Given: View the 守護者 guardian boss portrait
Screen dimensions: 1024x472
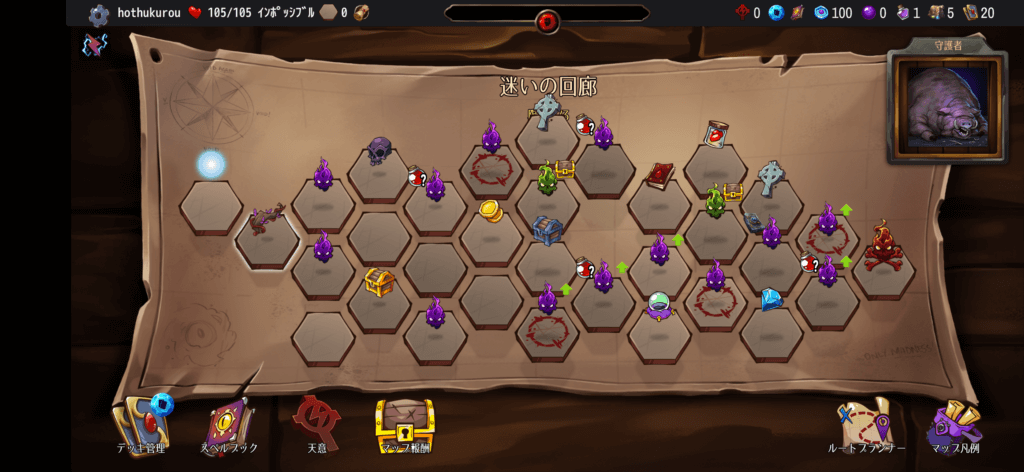Looking at the screenshot, I should tap(947, 106).
